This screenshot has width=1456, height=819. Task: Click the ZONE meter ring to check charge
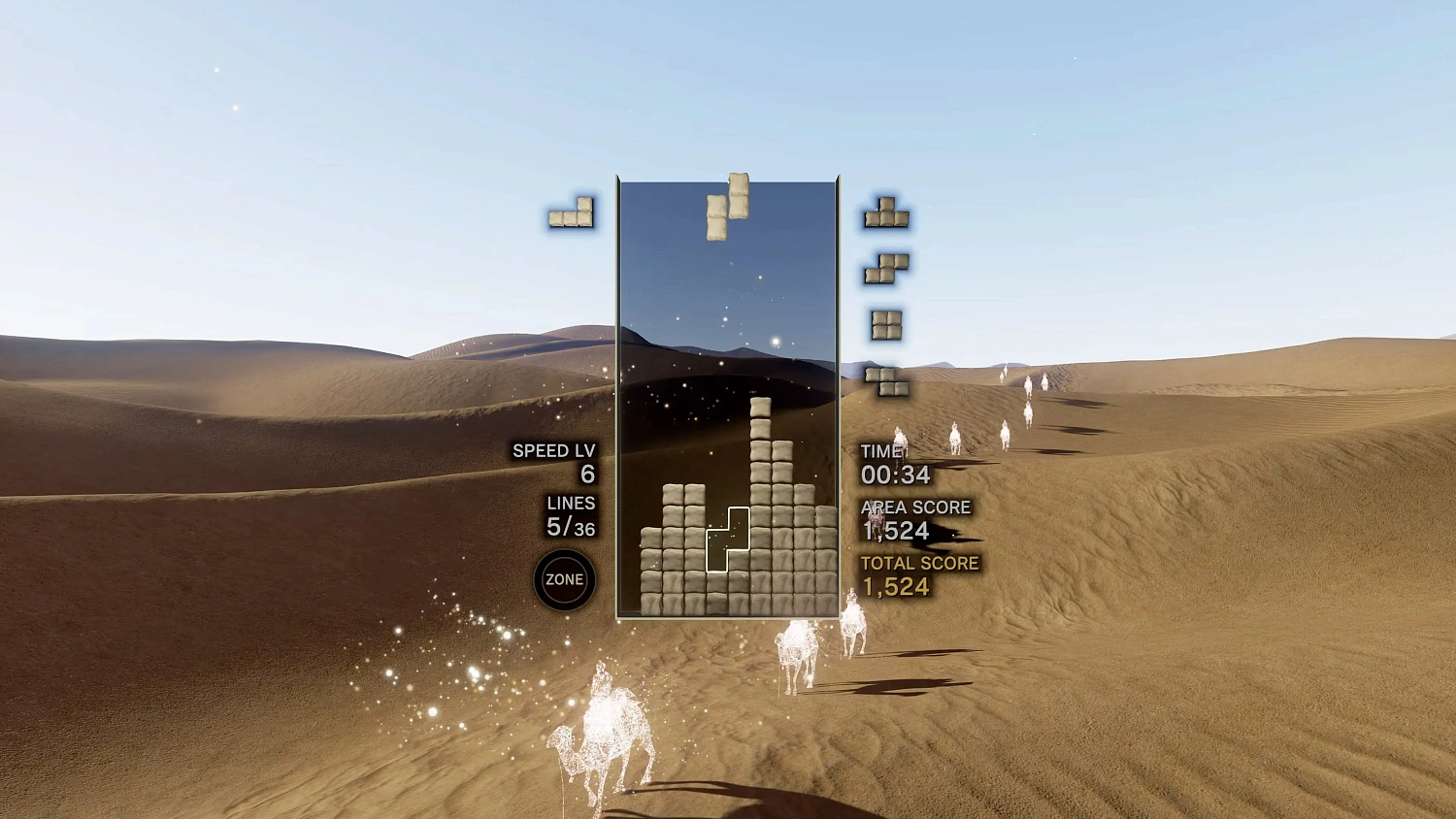(564, 578)
